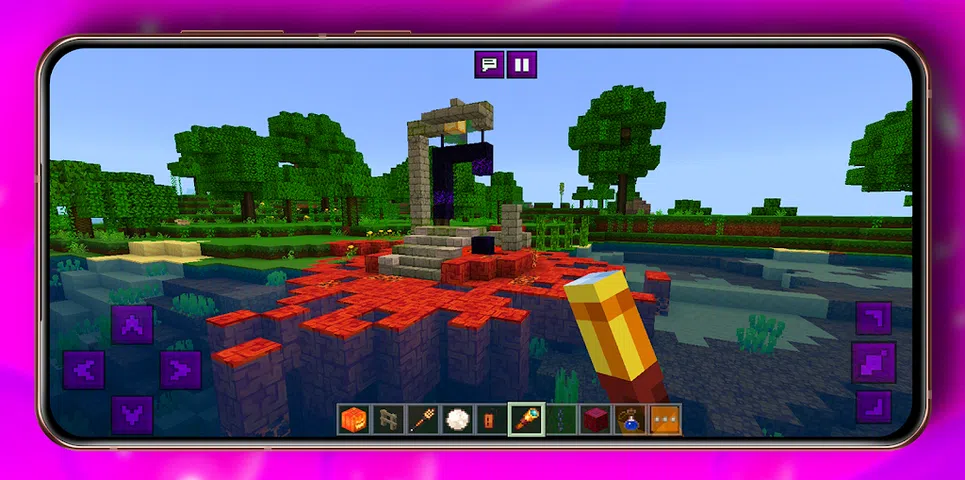Viewport: 965px width, 480px height.
Task: Select the fence hotbar slot
Action: pyautogui.click(x=389, y=419)
